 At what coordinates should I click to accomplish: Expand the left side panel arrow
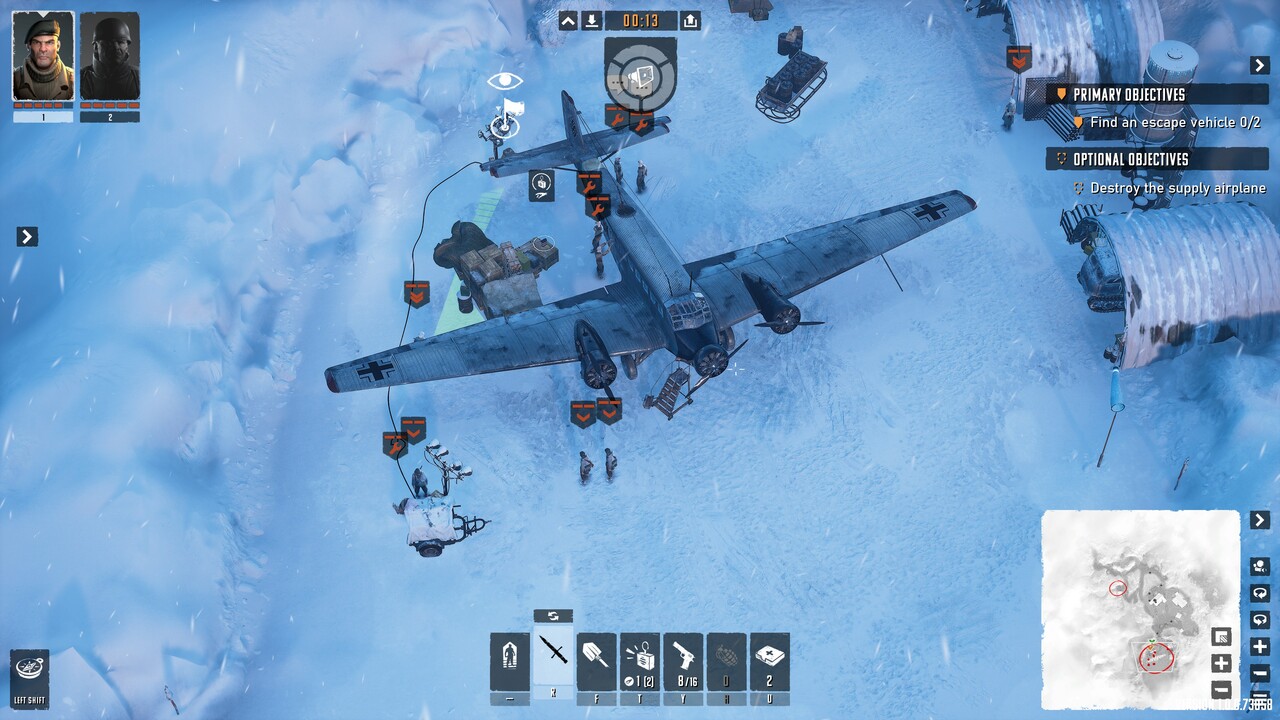point(27,237)
